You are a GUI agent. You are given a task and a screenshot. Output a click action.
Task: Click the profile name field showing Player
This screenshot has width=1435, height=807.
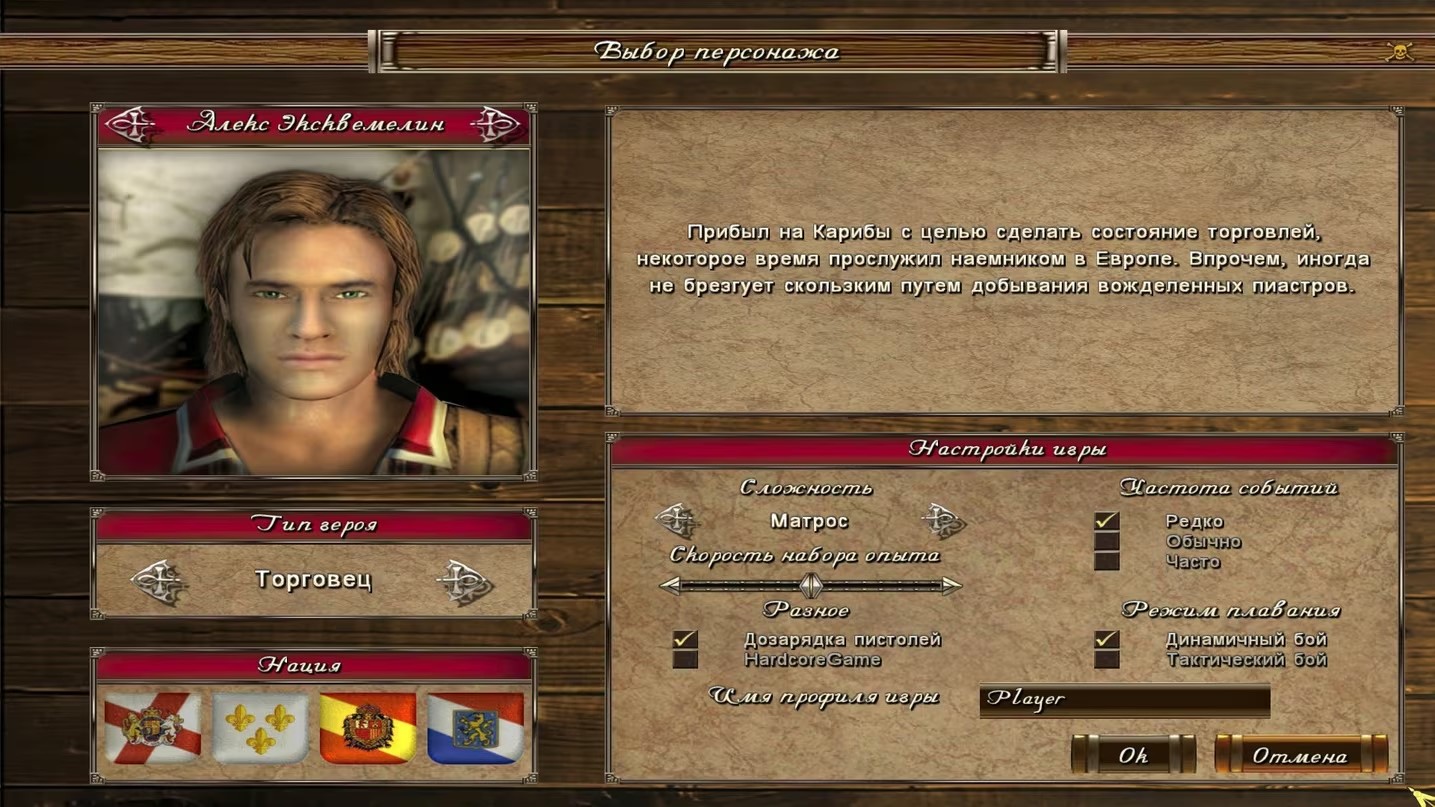pos(1124,699)
